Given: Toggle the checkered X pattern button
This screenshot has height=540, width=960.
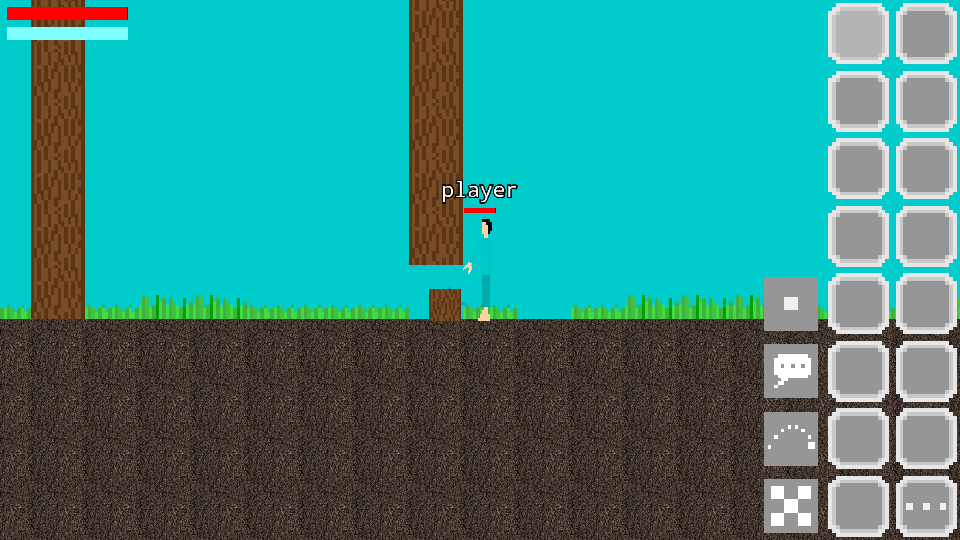Looking at the screenshot, I should [x=791, y=506].
